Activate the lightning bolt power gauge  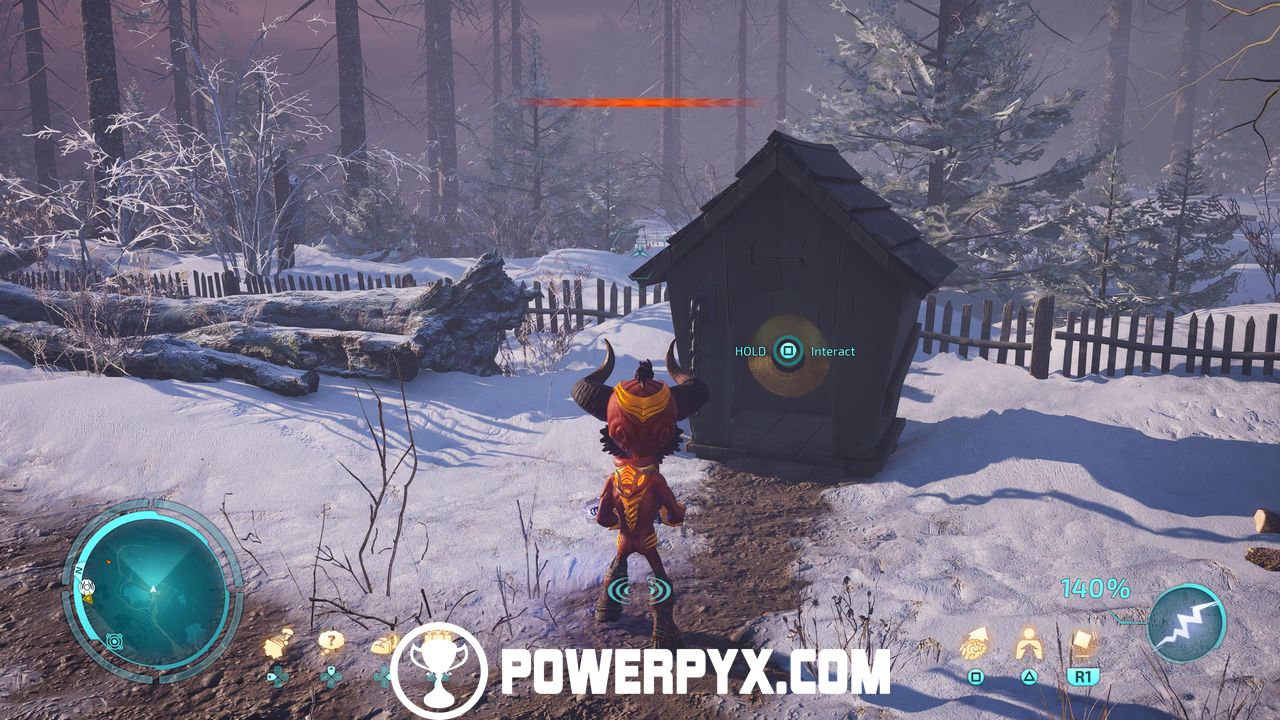coord(1187,624)
